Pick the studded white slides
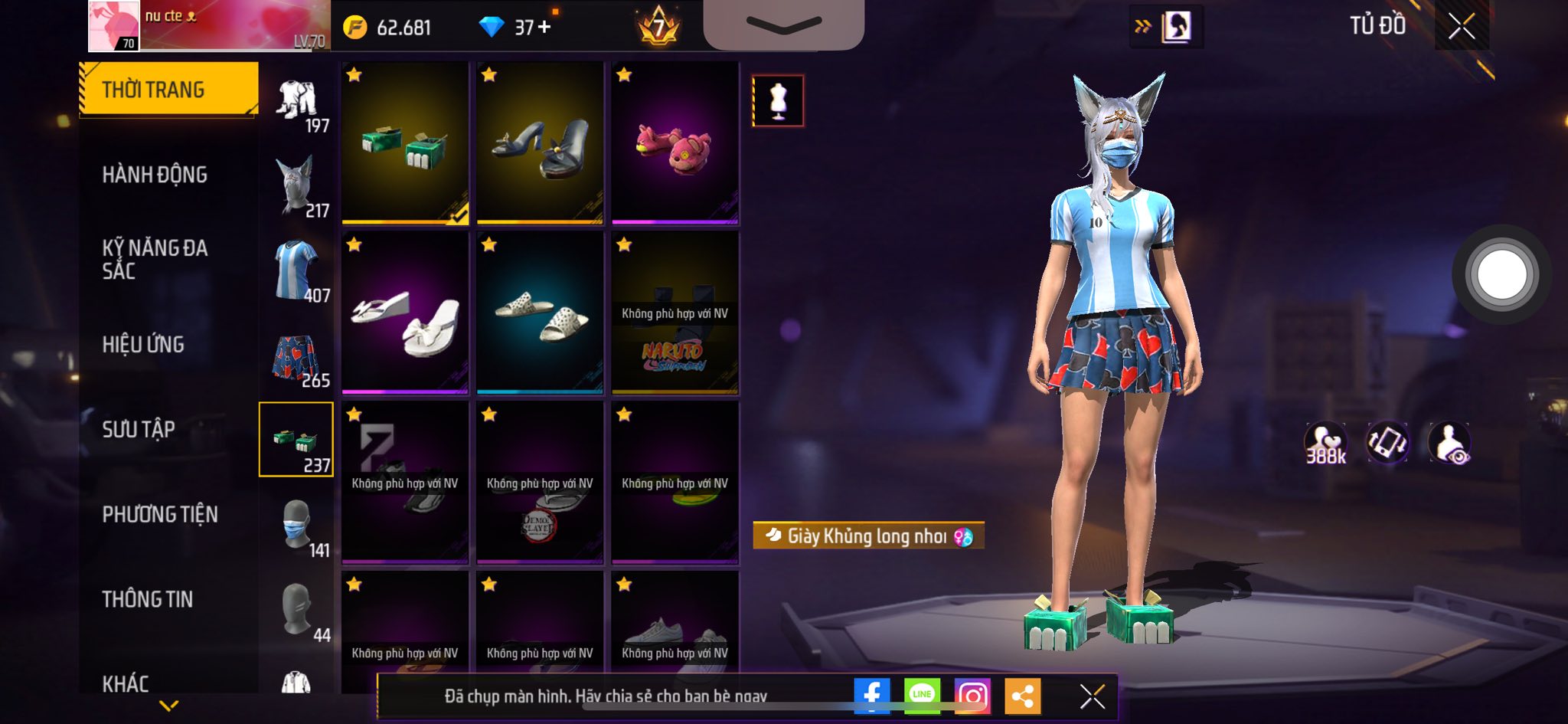The height and width of the screenshot is (724, 1568). (540, 313)
